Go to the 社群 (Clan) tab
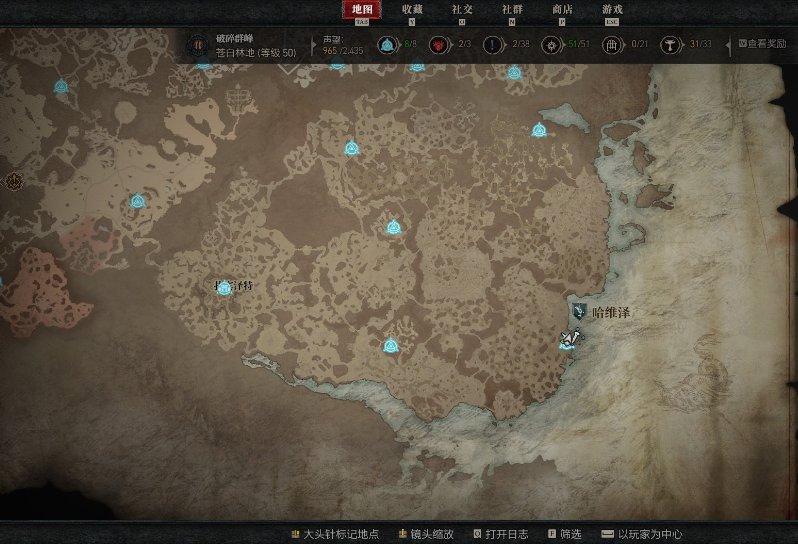The image size is (798, 544). pos(512,10)
